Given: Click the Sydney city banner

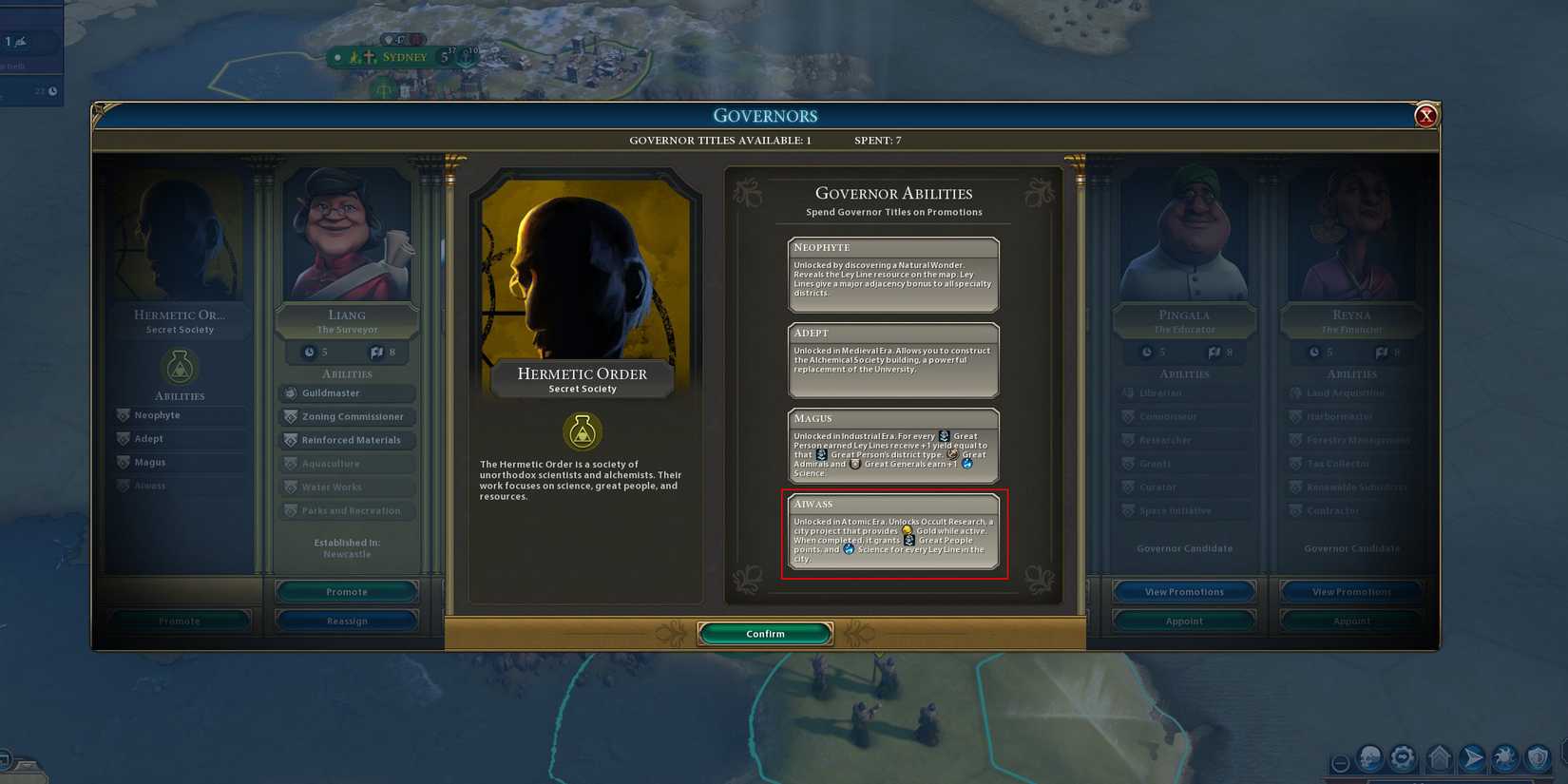Looking at the screenshot, I should pyautogui.click(x=403, y=56).
